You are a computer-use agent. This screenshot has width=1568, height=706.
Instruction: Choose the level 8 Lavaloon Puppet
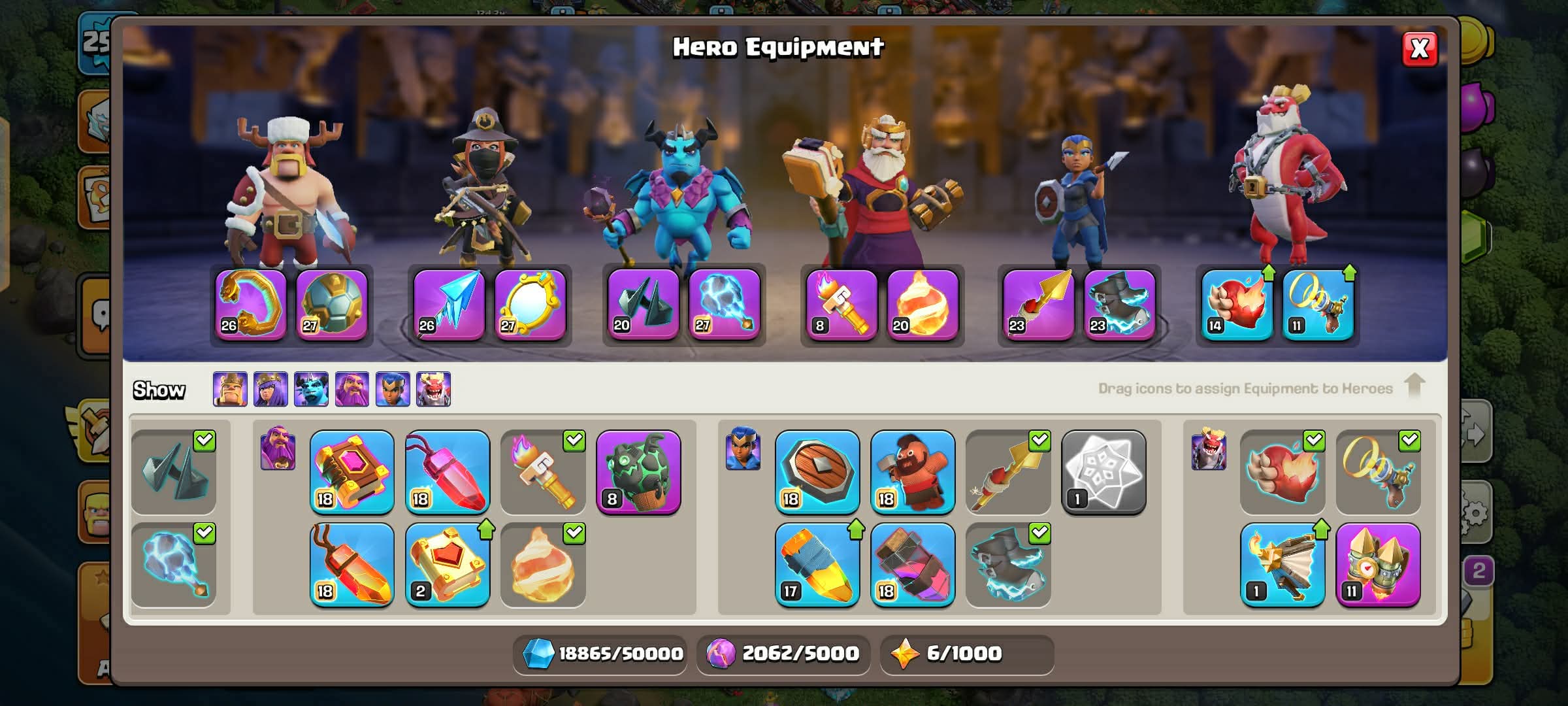pyautogui.click(x=638, y=472)
